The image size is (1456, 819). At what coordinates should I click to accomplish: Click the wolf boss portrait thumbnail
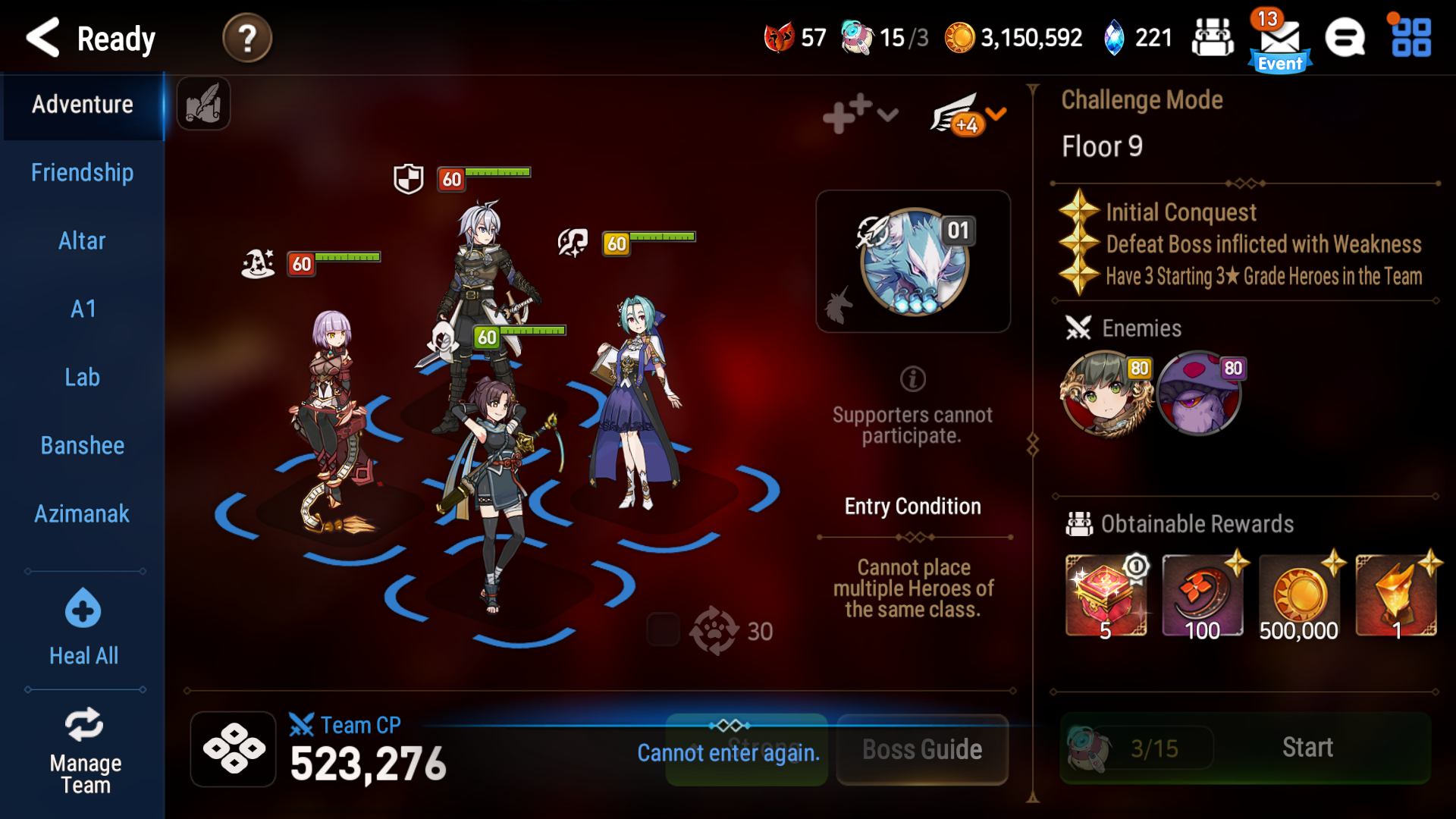913,261
